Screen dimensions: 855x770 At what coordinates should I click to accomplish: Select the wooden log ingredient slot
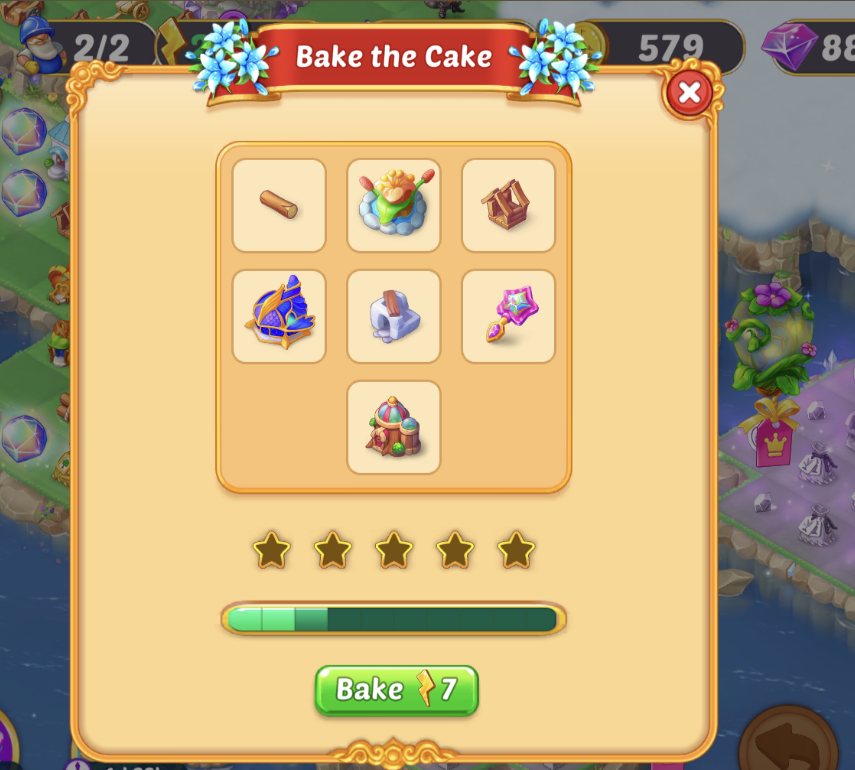[279, 205]
